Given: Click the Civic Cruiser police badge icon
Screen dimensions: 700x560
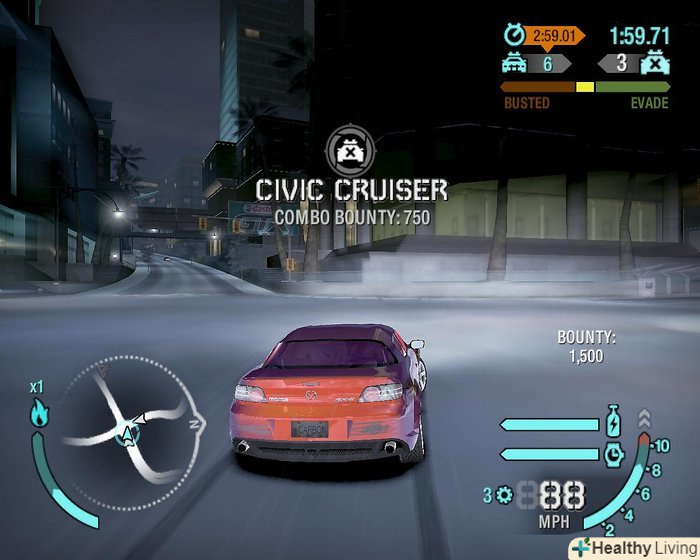Looking at the screenshot, I should point(350,151).
